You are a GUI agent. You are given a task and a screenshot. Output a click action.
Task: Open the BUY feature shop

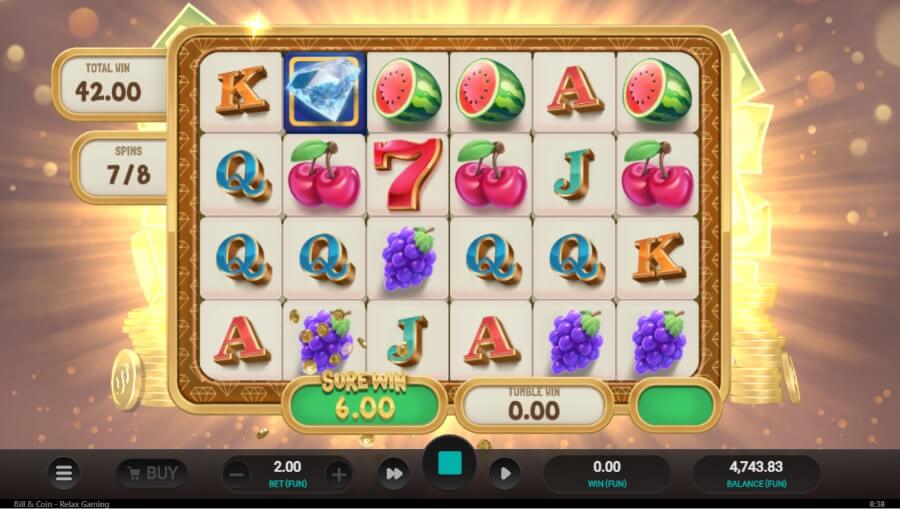[151, 473]
